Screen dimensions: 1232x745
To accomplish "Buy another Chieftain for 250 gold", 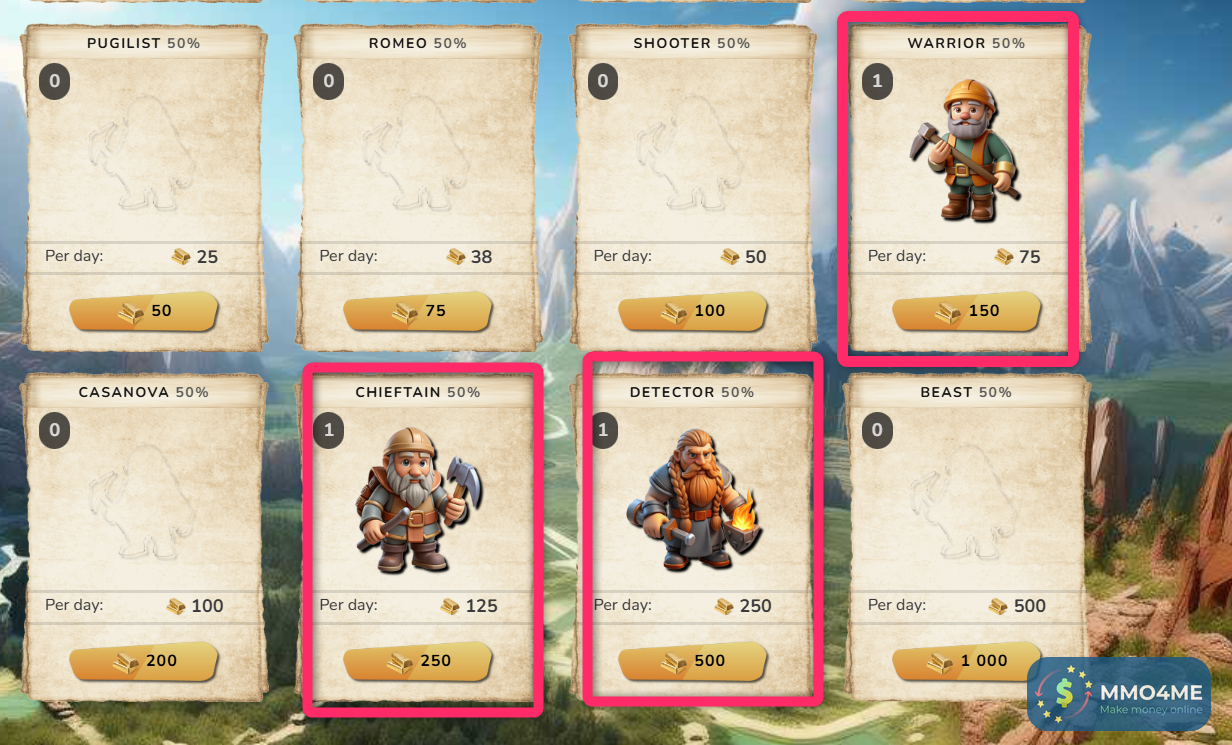I will 418,661.
